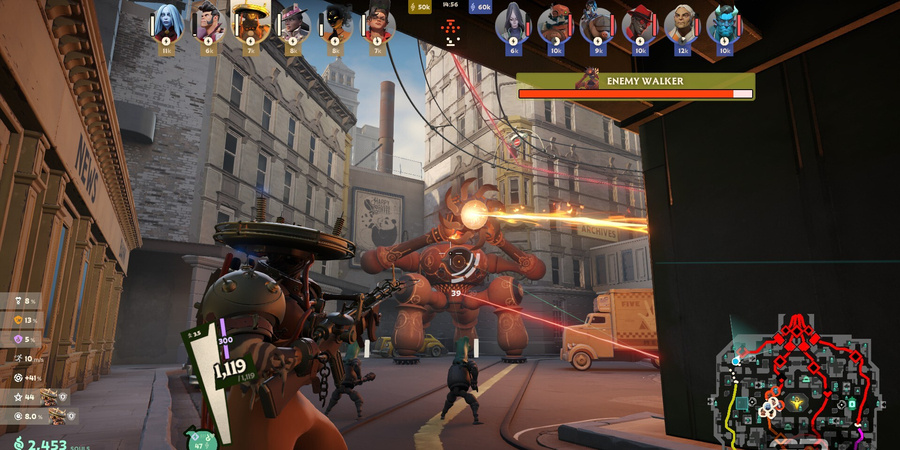The image size is (900, 450).
Task: Select the pale blue-haired hero portrait
Action: click(x=167, y=20)
